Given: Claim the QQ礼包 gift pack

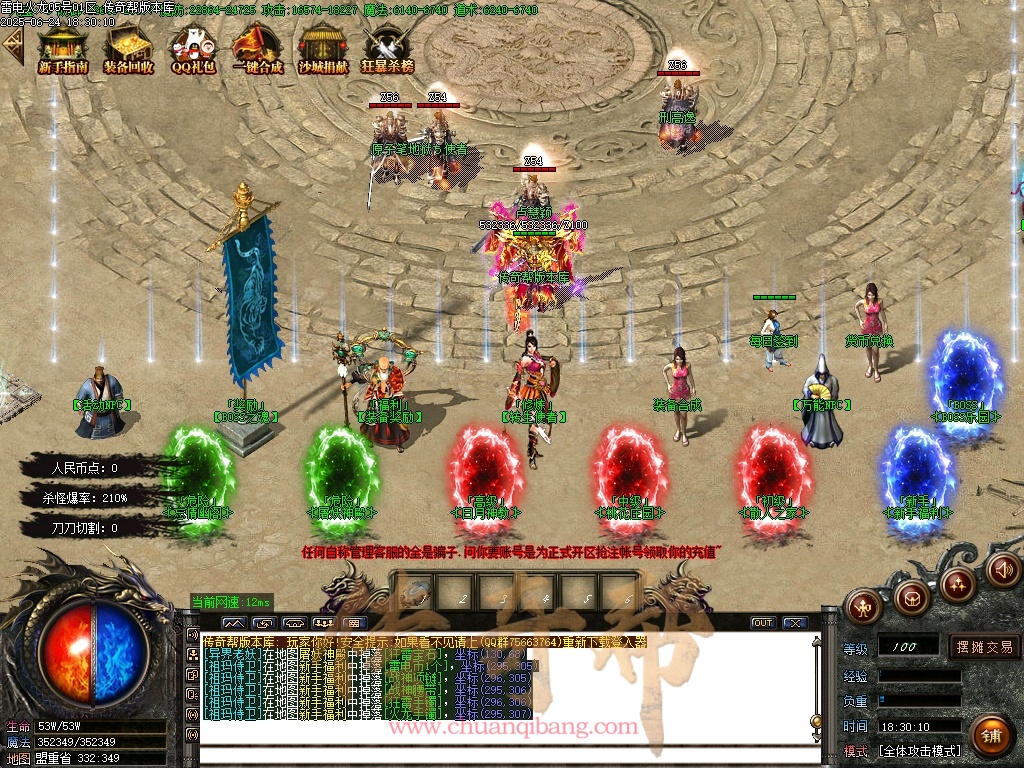Looking at the screenshot, I should [x=193, y=48].
